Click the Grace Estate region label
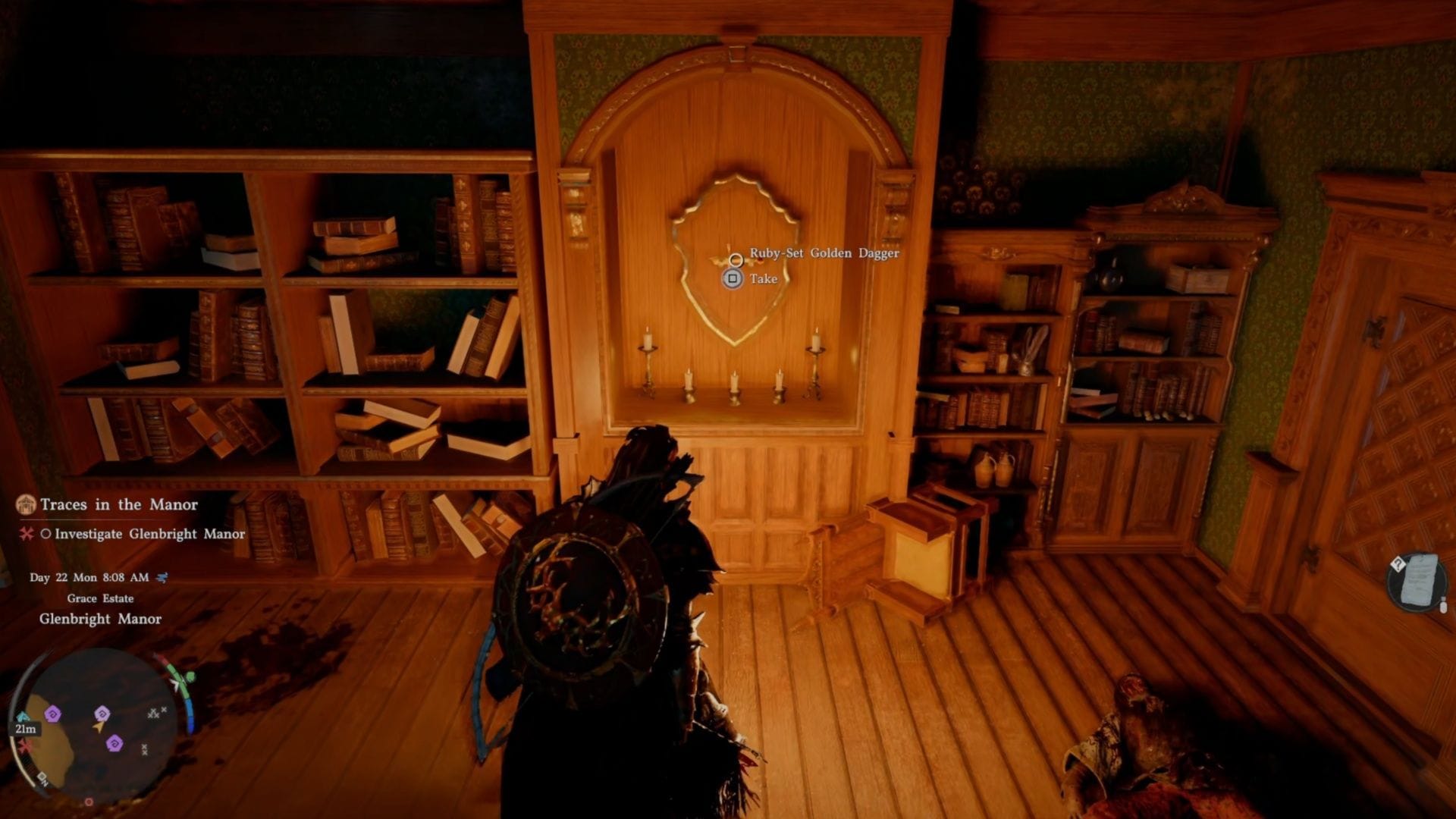This screenshot has width=1456, height=819. click(101, 598)
